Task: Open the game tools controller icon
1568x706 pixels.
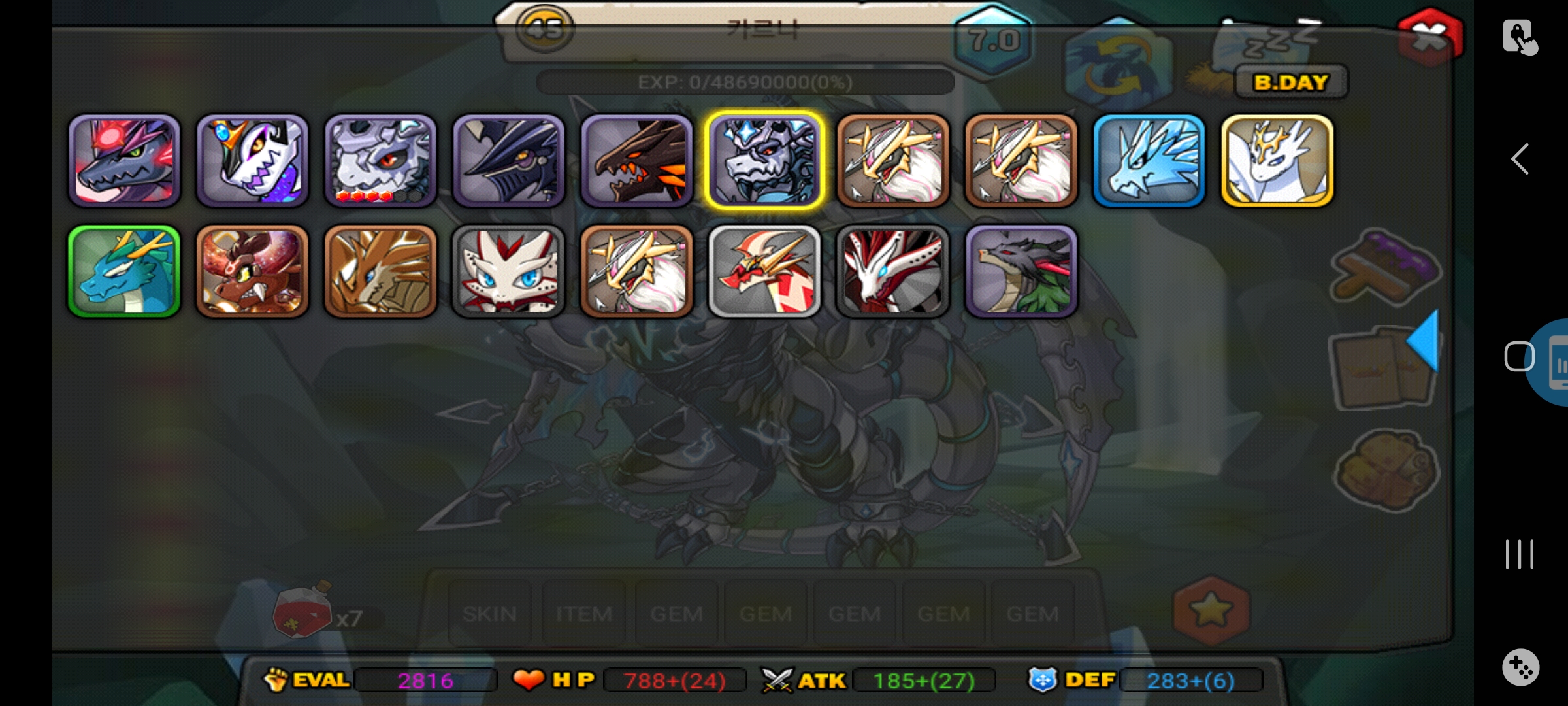Action: [x=1520, y=667]
